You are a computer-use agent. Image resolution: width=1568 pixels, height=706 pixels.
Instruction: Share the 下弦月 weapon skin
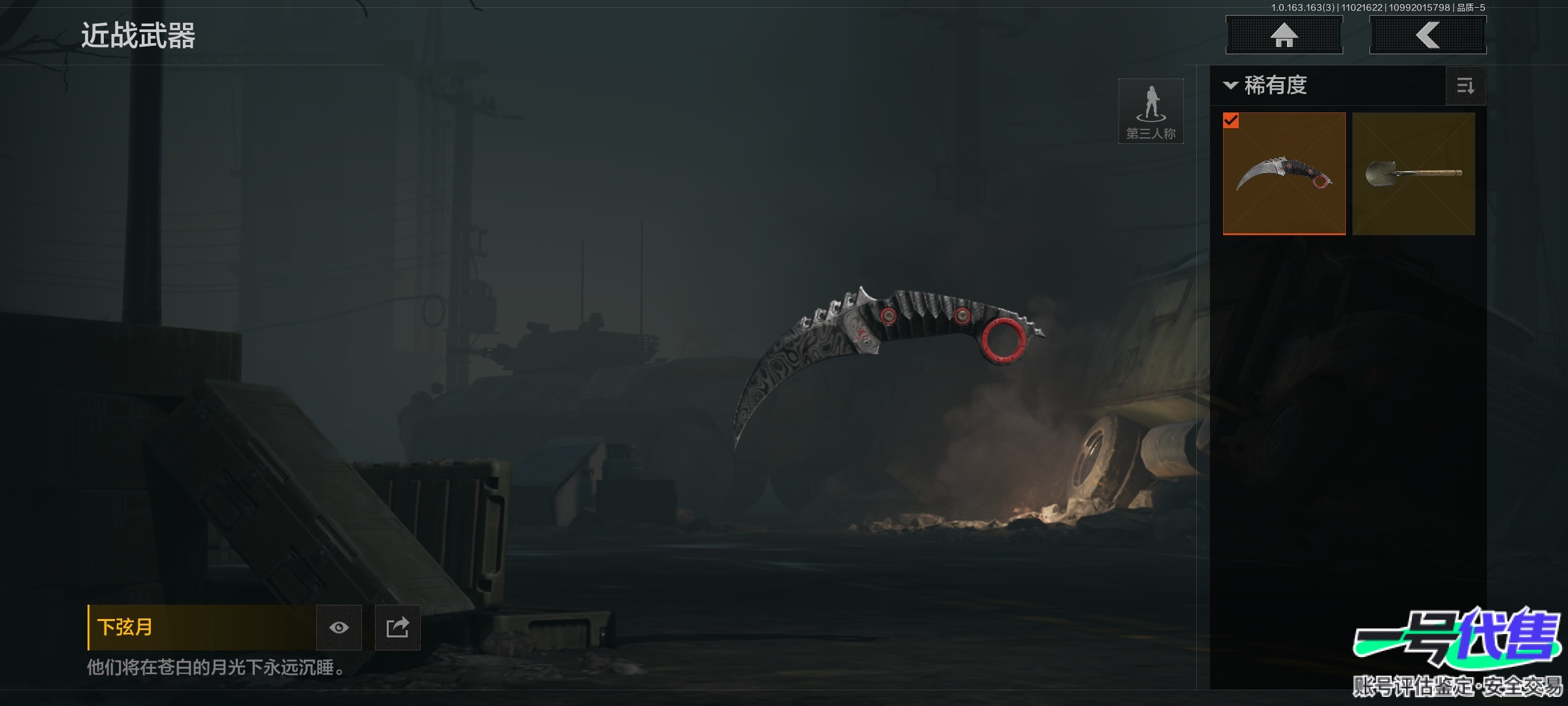click(397, 628)
